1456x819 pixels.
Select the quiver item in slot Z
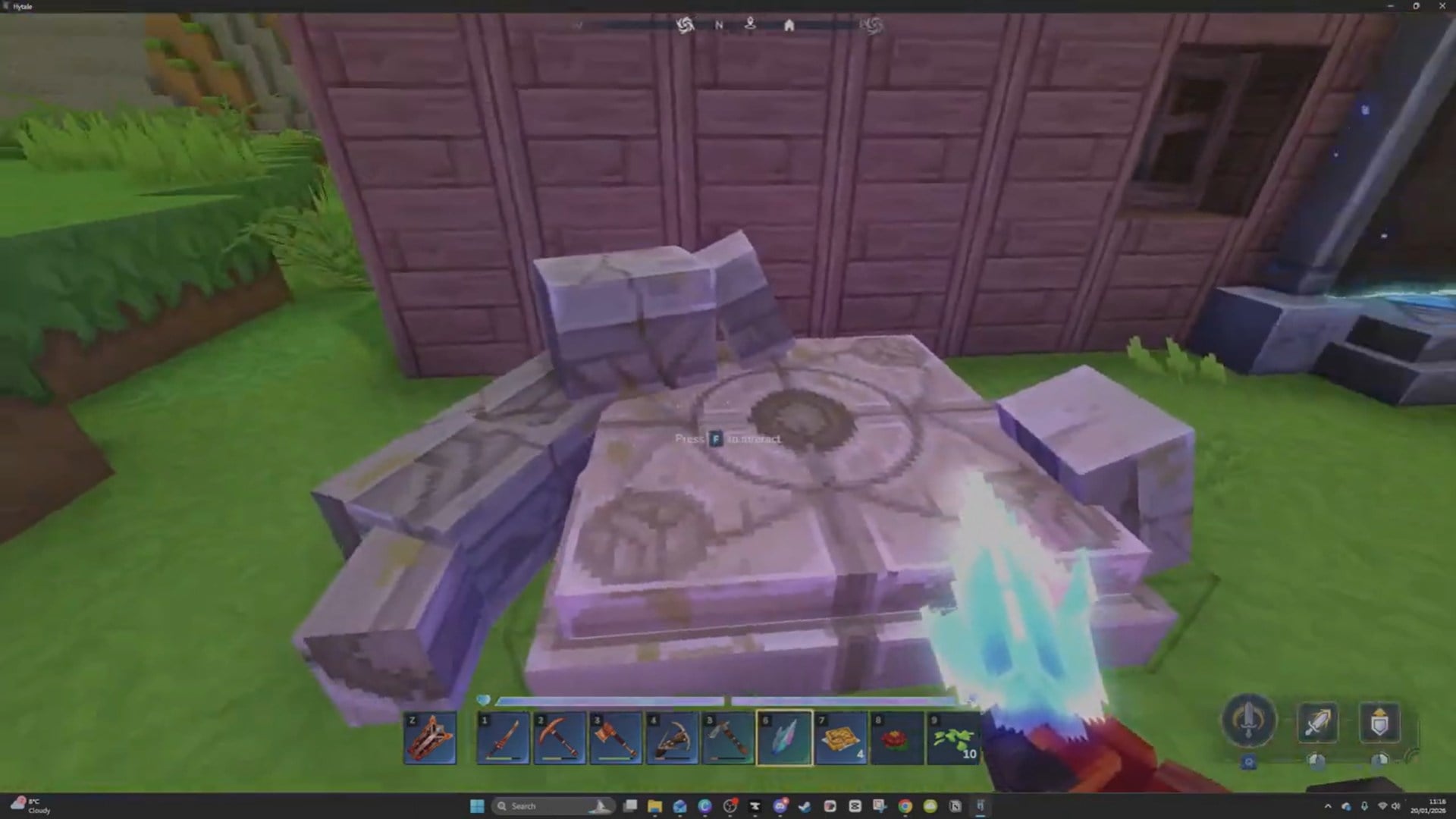pos(430,736)
